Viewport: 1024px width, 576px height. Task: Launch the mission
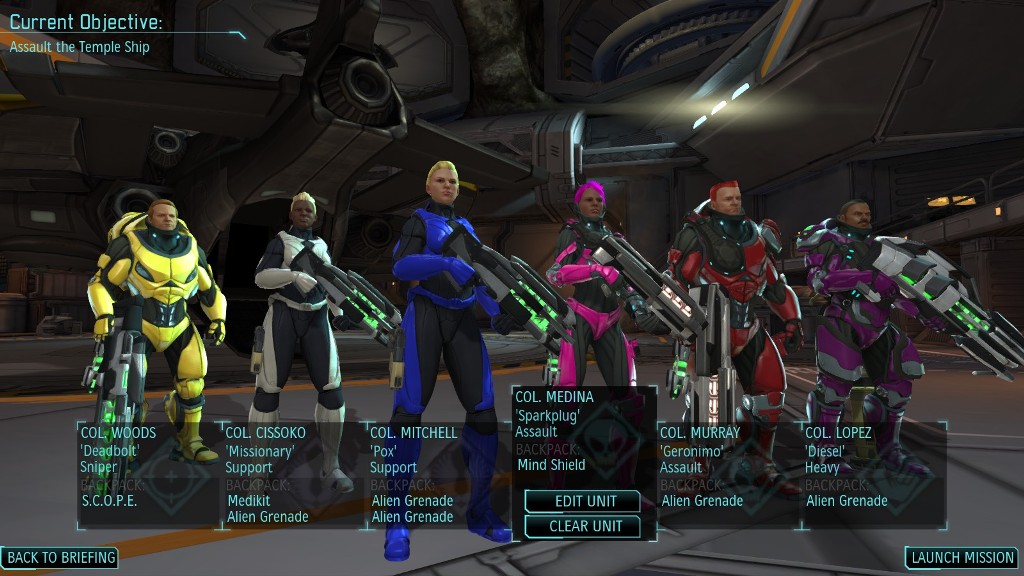click(962, 558)
